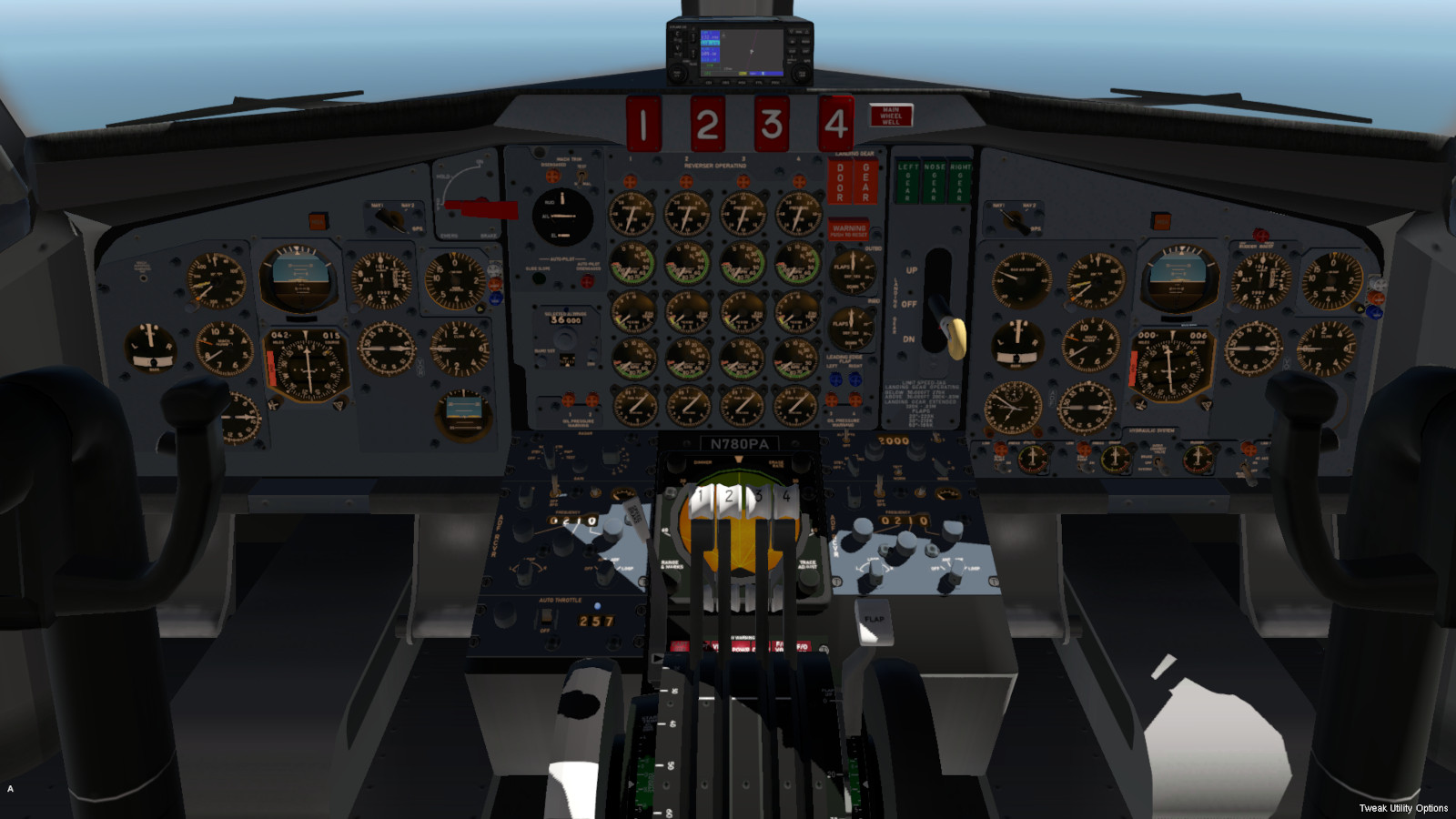Toggle the landing gear lever
The width and height of the screenshot is (1456, 819).
click(x=955, y=338)
